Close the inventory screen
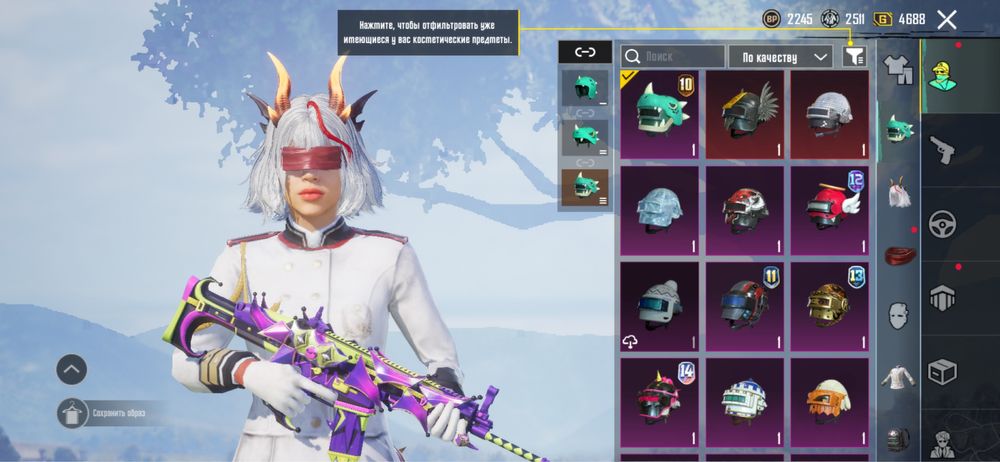The image size is (1000, 462). click(x=946, y=19)
